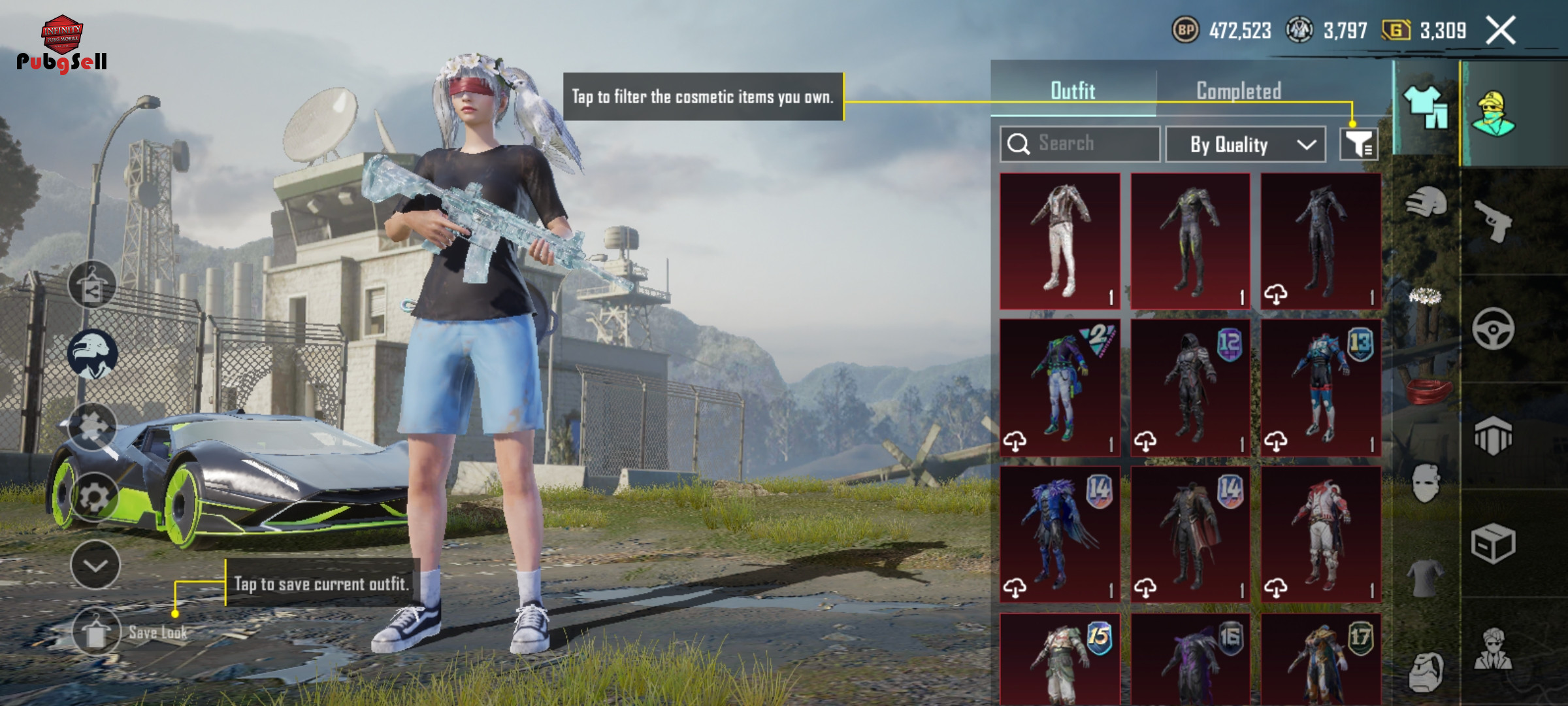Open the clothing category with shirt icon
Viewport: 1568px width, 706px height.
coord(1426,107)
